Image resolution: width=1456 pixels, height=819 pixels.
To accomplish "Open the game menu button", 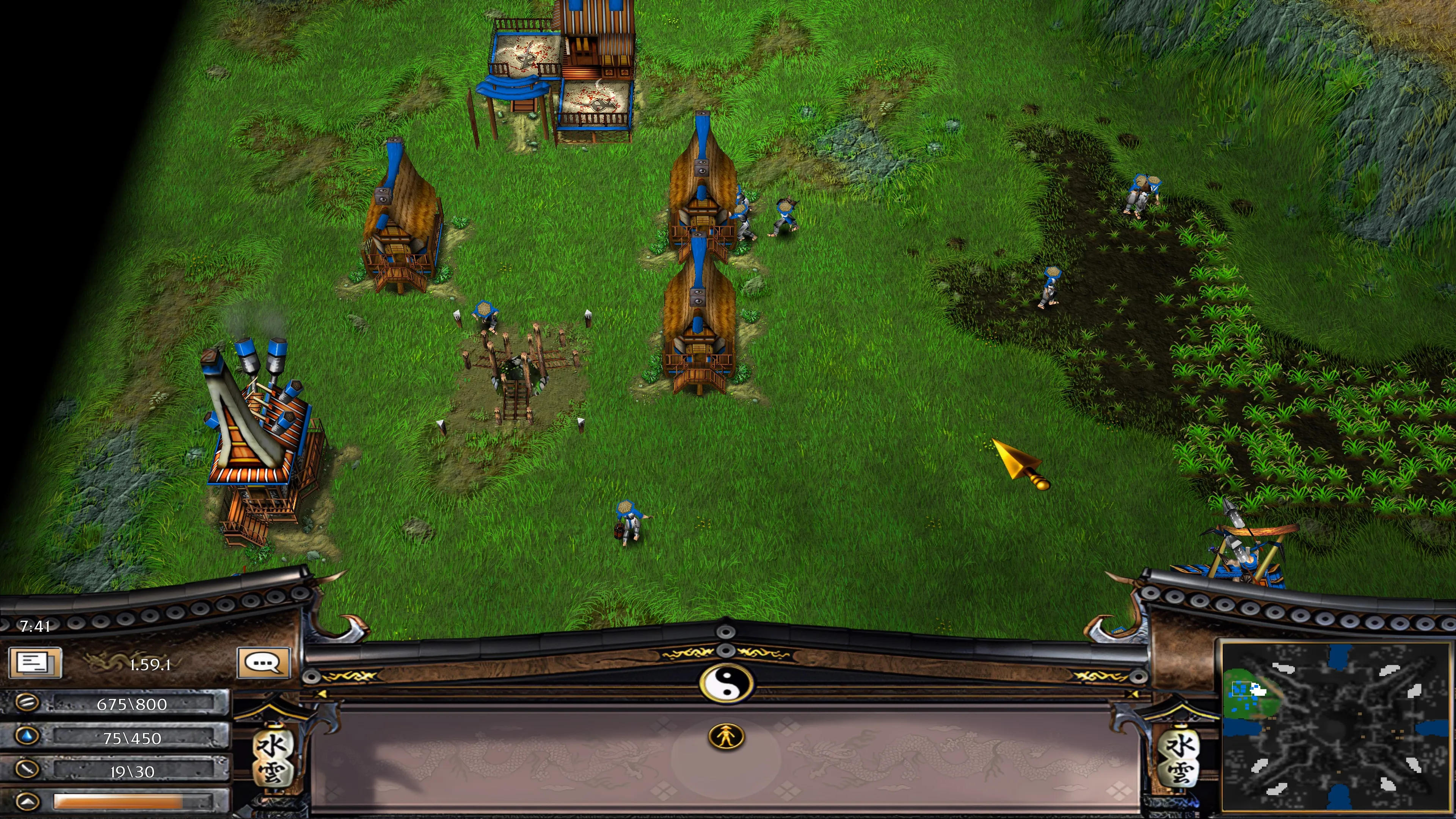I will (x=35, y=662).
